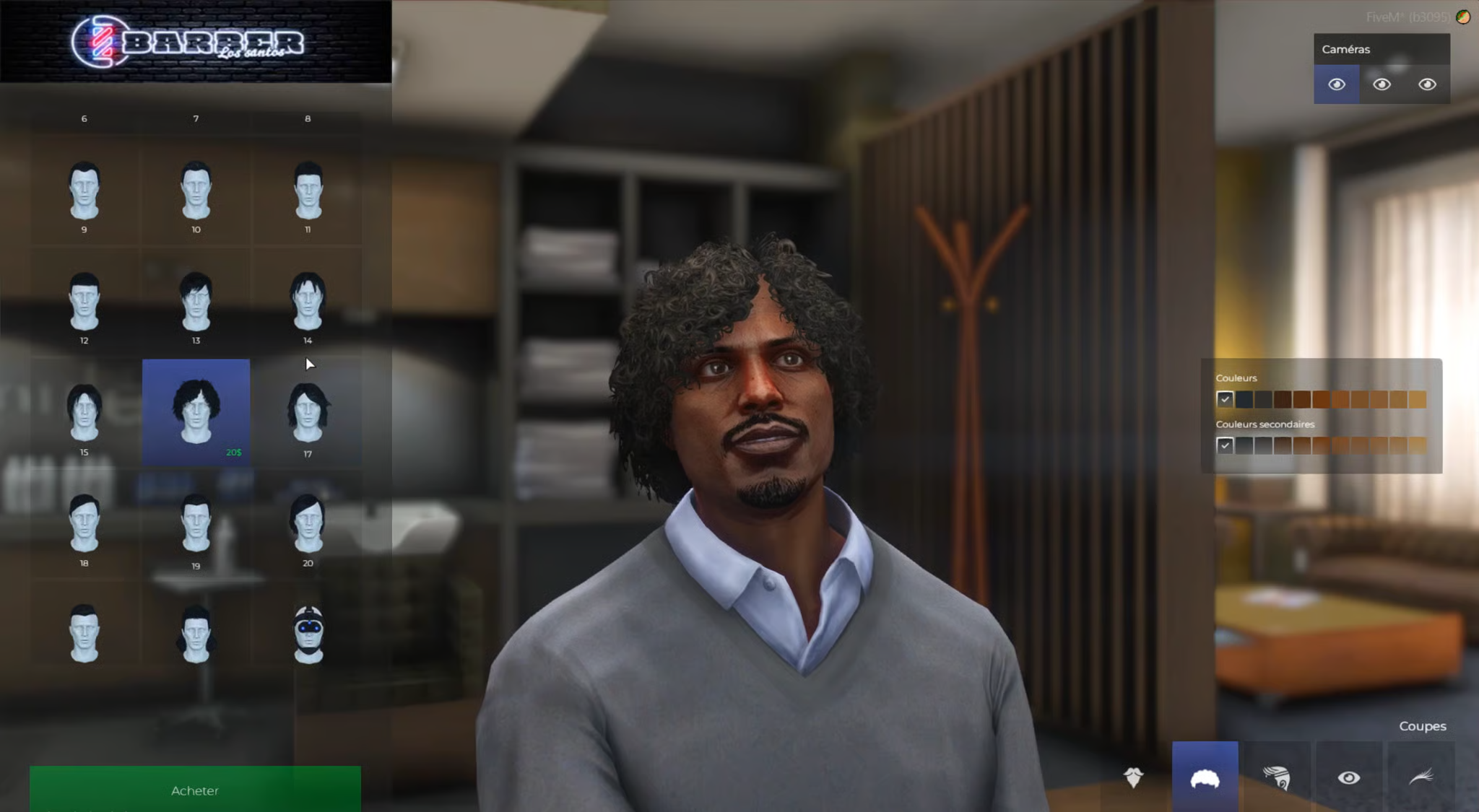The height and width of the screenshot is (812, 1479).
Task: Open the beard category icon
Action: pos(1133,777)
